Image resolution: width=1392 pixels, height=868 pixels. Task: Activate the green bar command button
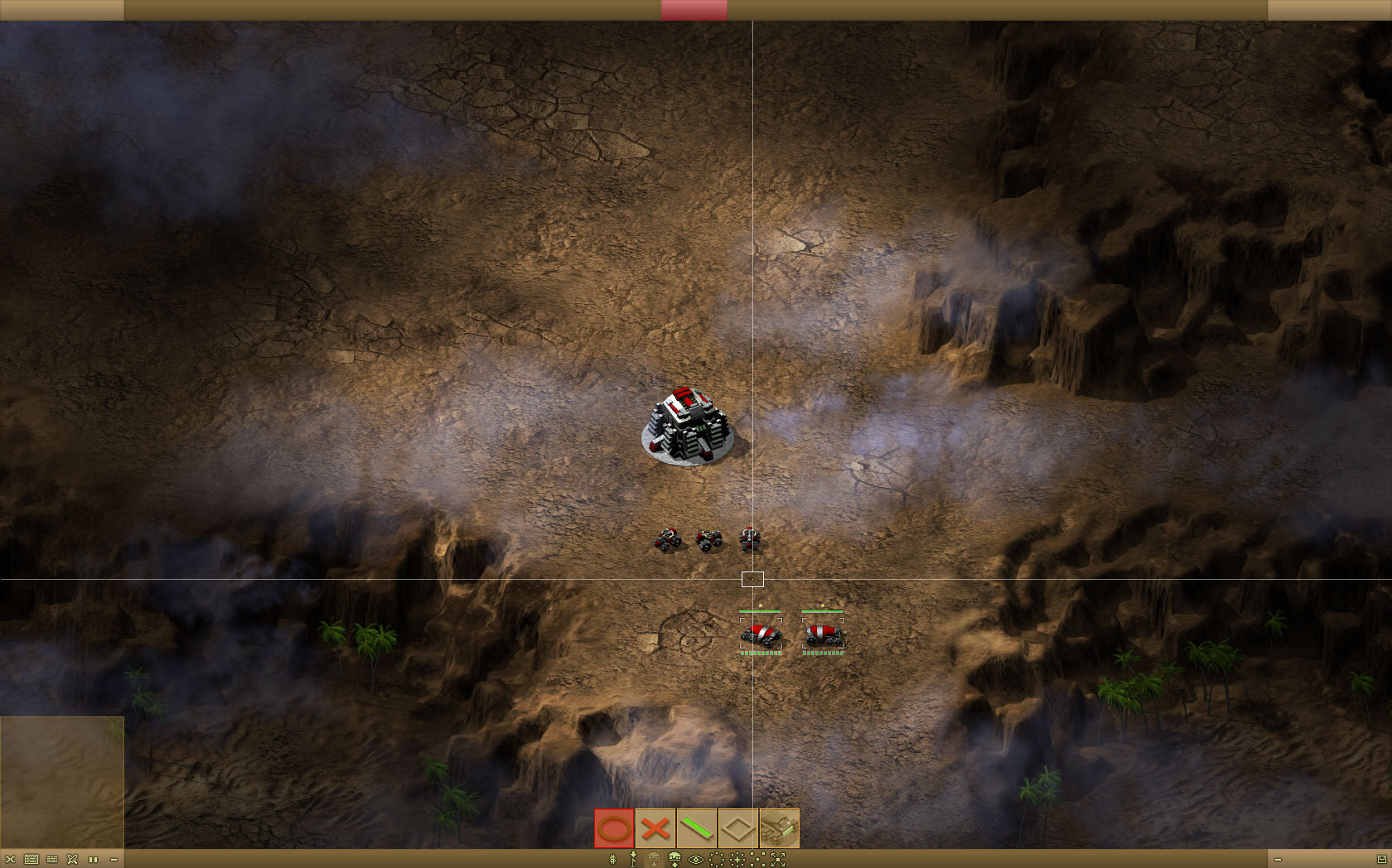(x=697, y=828)
